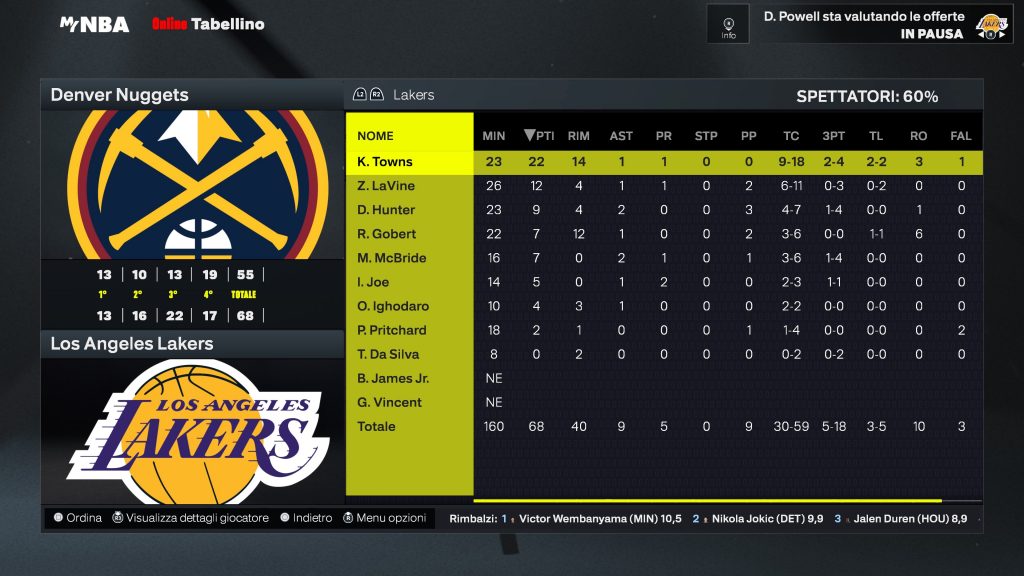The height and width of the screenshot is (576, 1024).
Task: Open the Info panel icon
Action: tap(728, 25)
